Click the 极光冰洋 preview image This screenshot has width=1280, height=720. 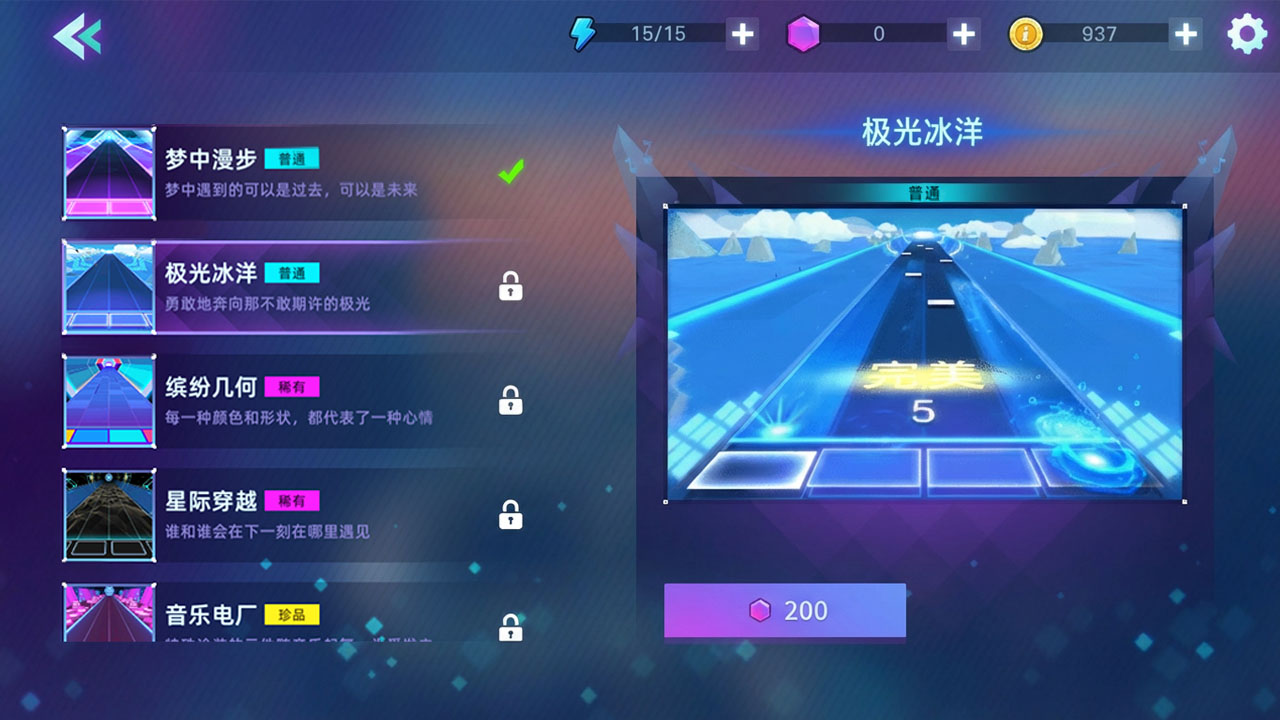[924, 354]
